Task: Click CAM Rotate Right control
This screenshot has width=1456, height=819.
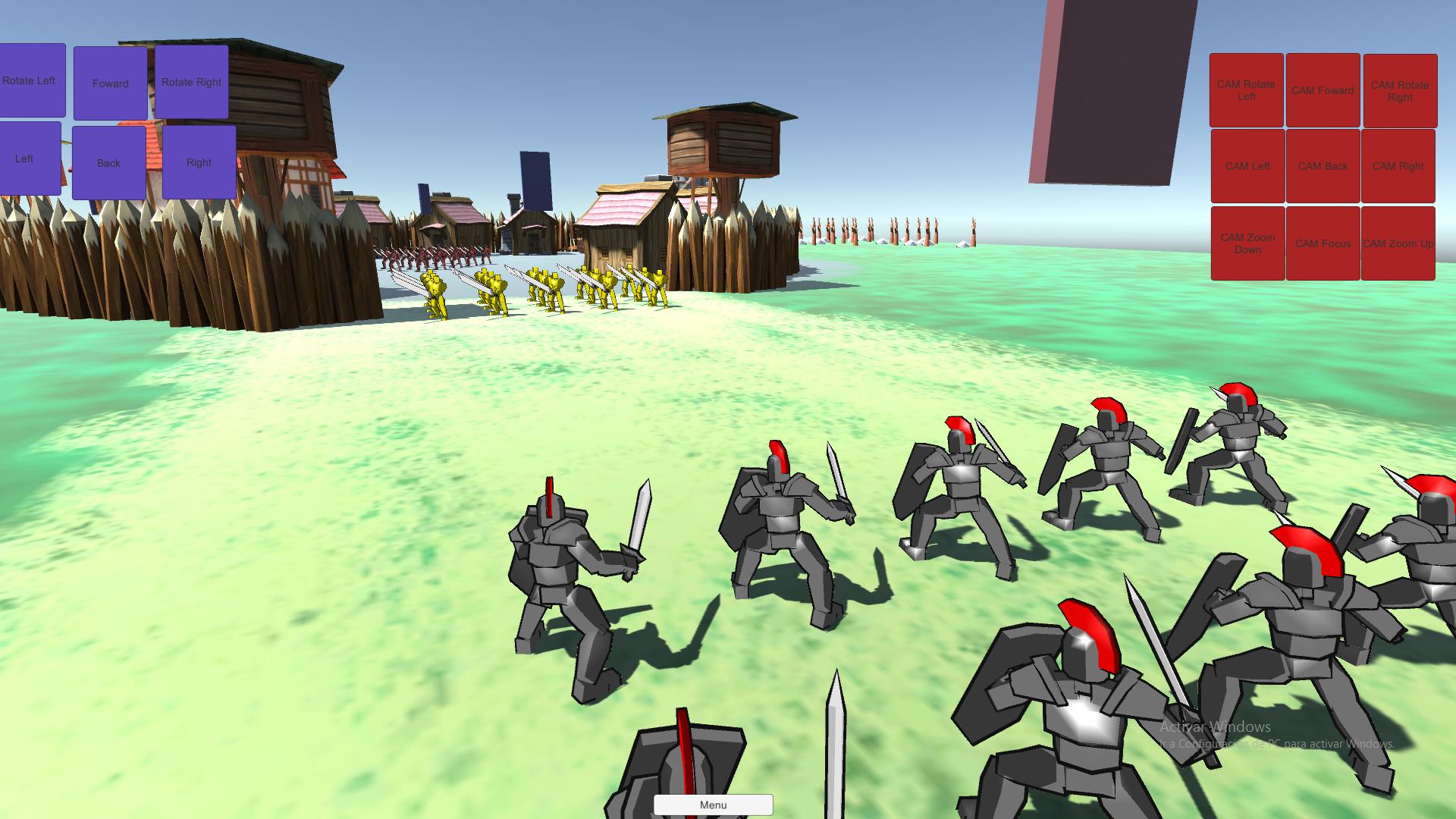Action: 1399,90
